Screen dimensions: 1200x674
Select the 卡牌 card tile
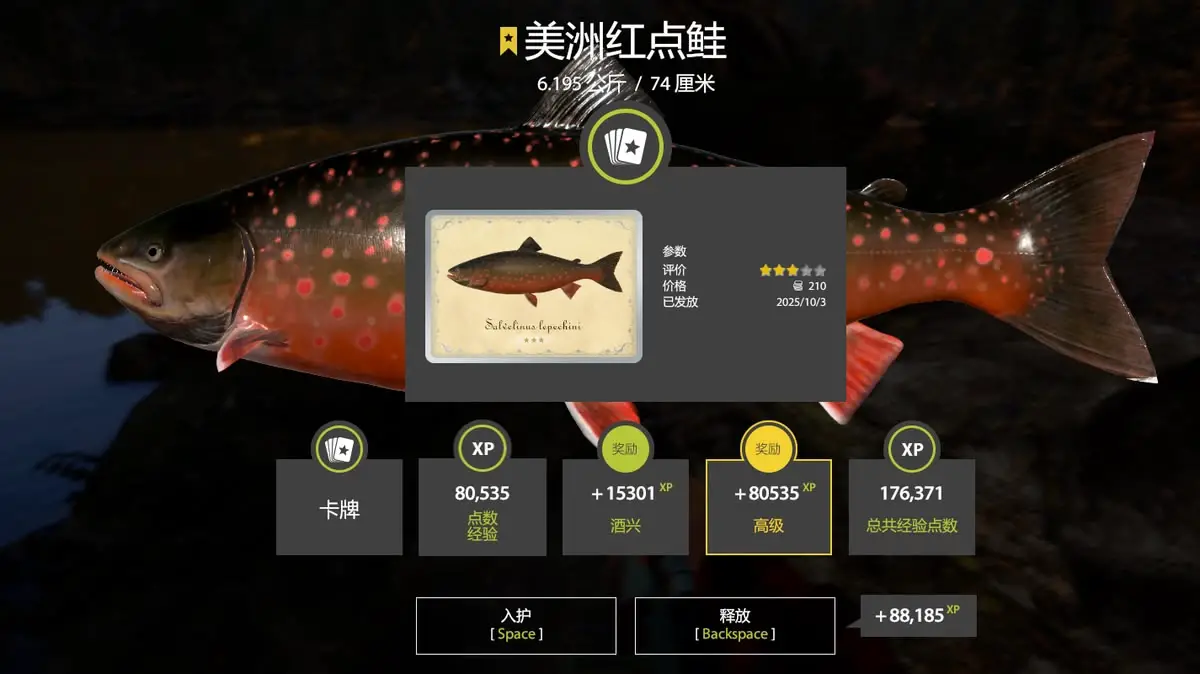coord(339,507)
